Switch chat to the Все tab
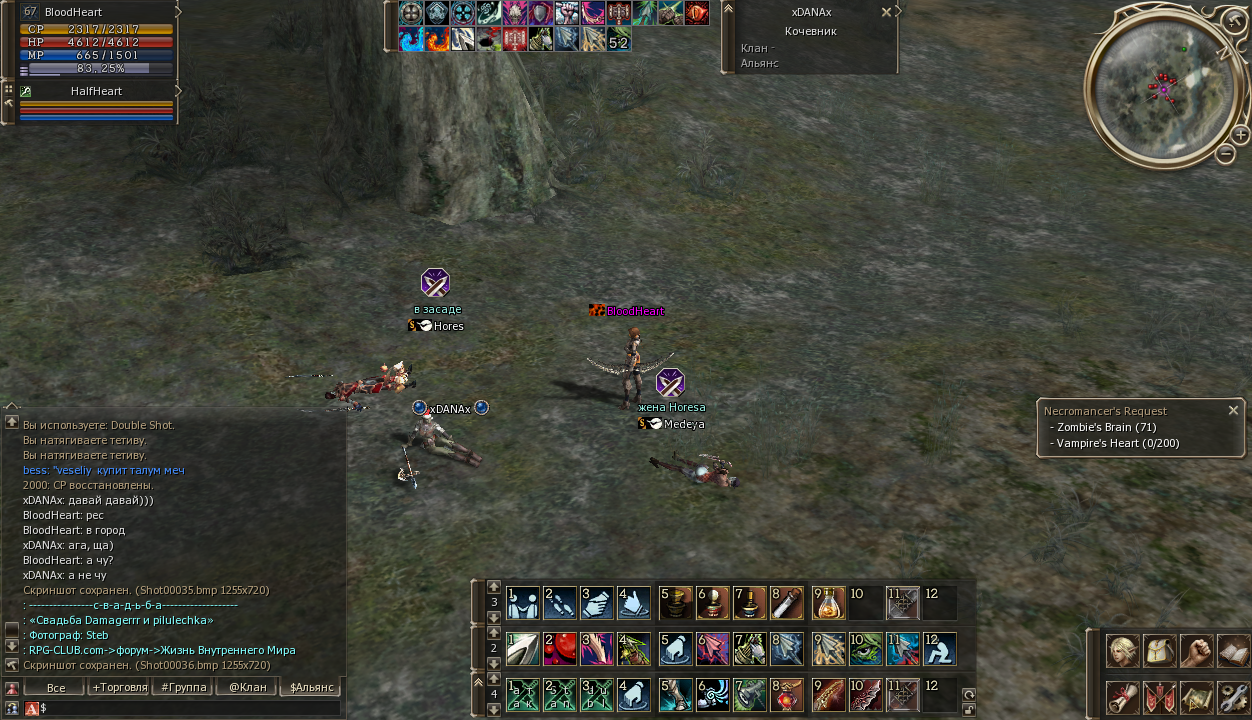This screenshot has width=1252, height=720. pyautogui.click(x=56, y=688)
